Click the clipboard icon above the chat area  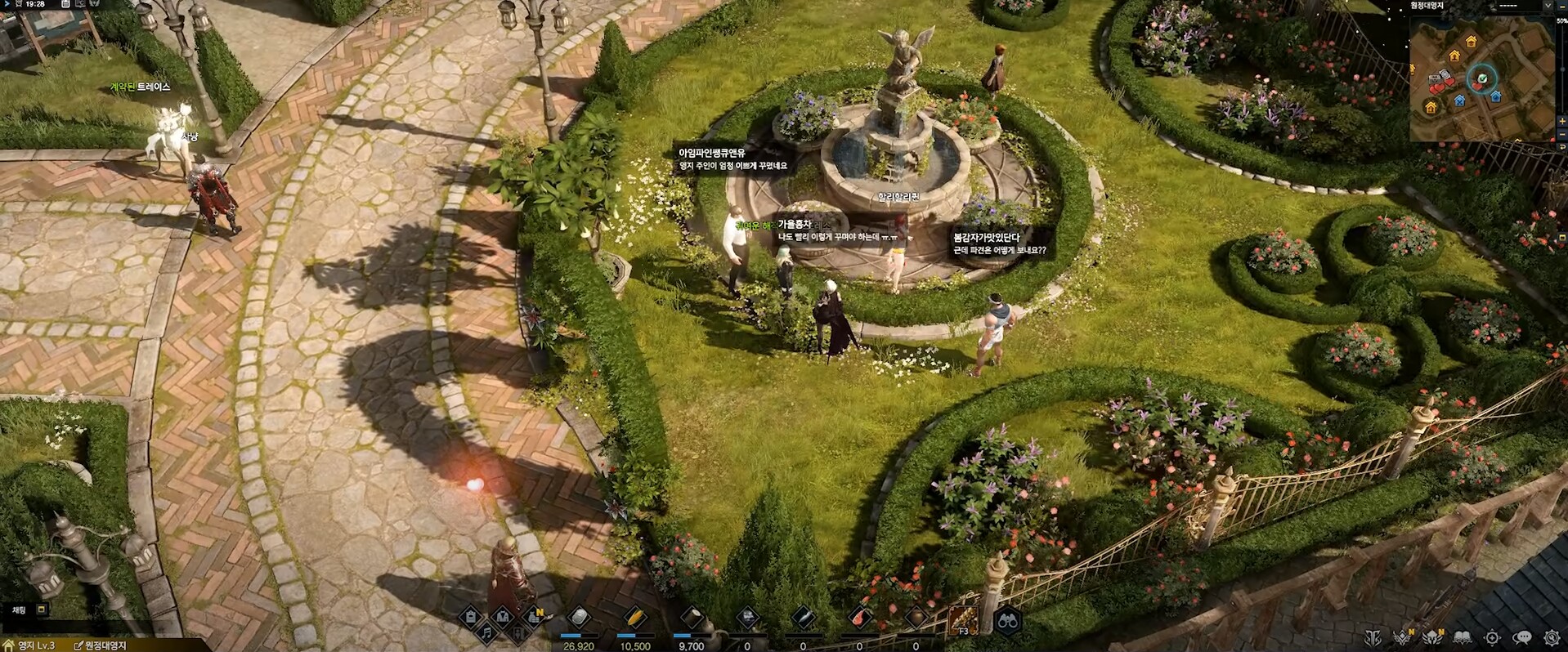click(x=469, y=618)
